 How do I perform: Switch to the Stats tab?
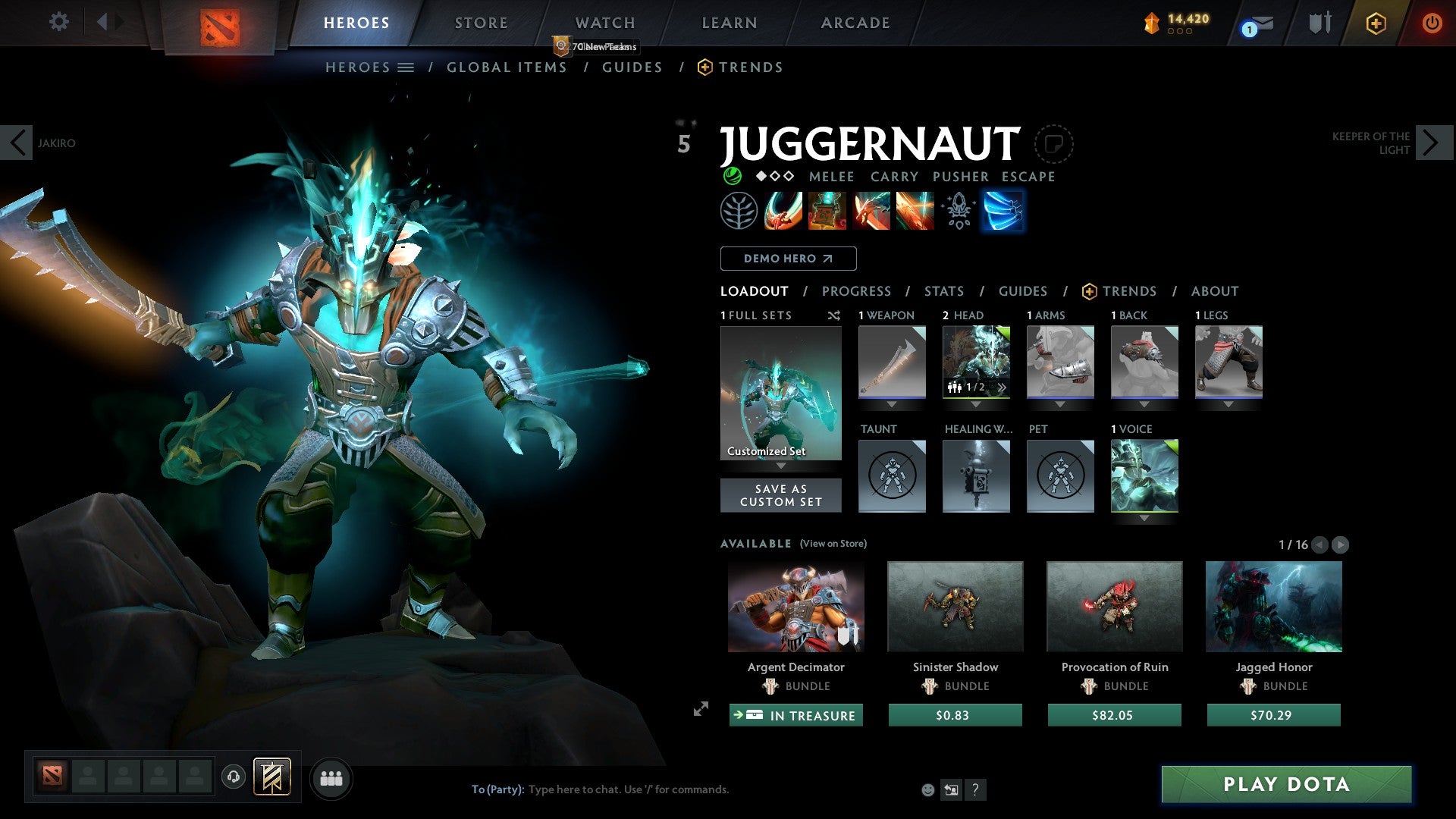[943, 290]
